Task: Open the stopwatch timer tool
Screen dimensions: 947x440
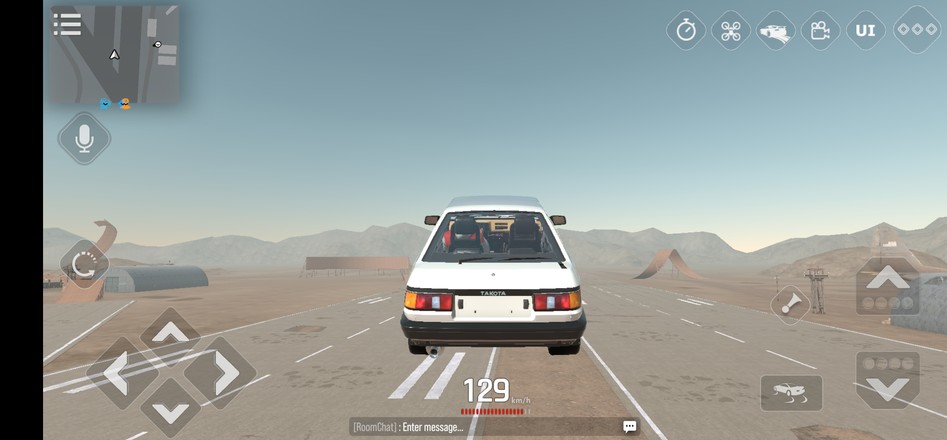Action: pyautogui.click(x=686, y=31)
